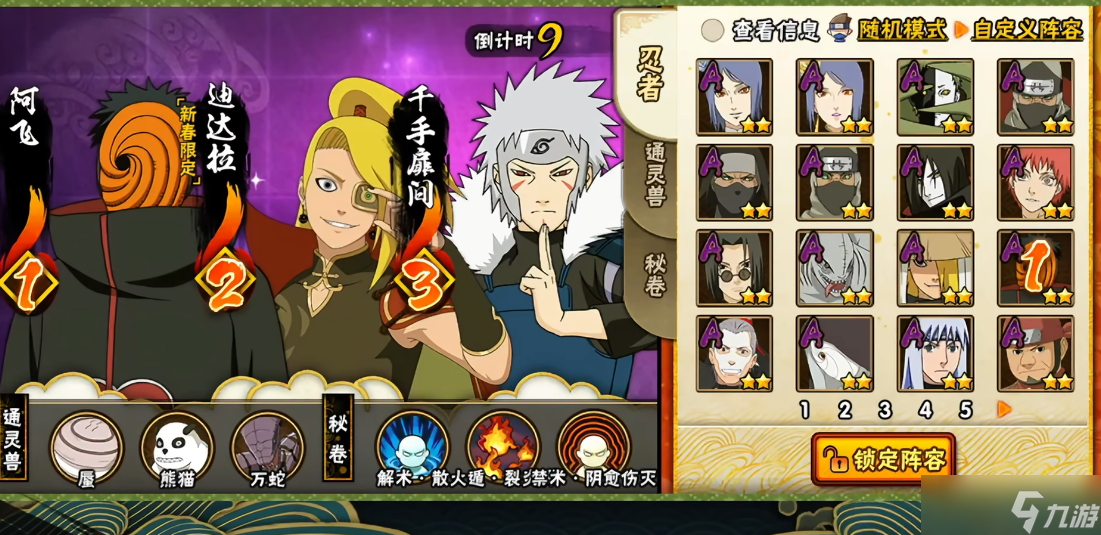The width and height of the screenshot is (1101, 535).
Task: Lock the lineup with 锁定阵容 button
Action: pos(883,459)
